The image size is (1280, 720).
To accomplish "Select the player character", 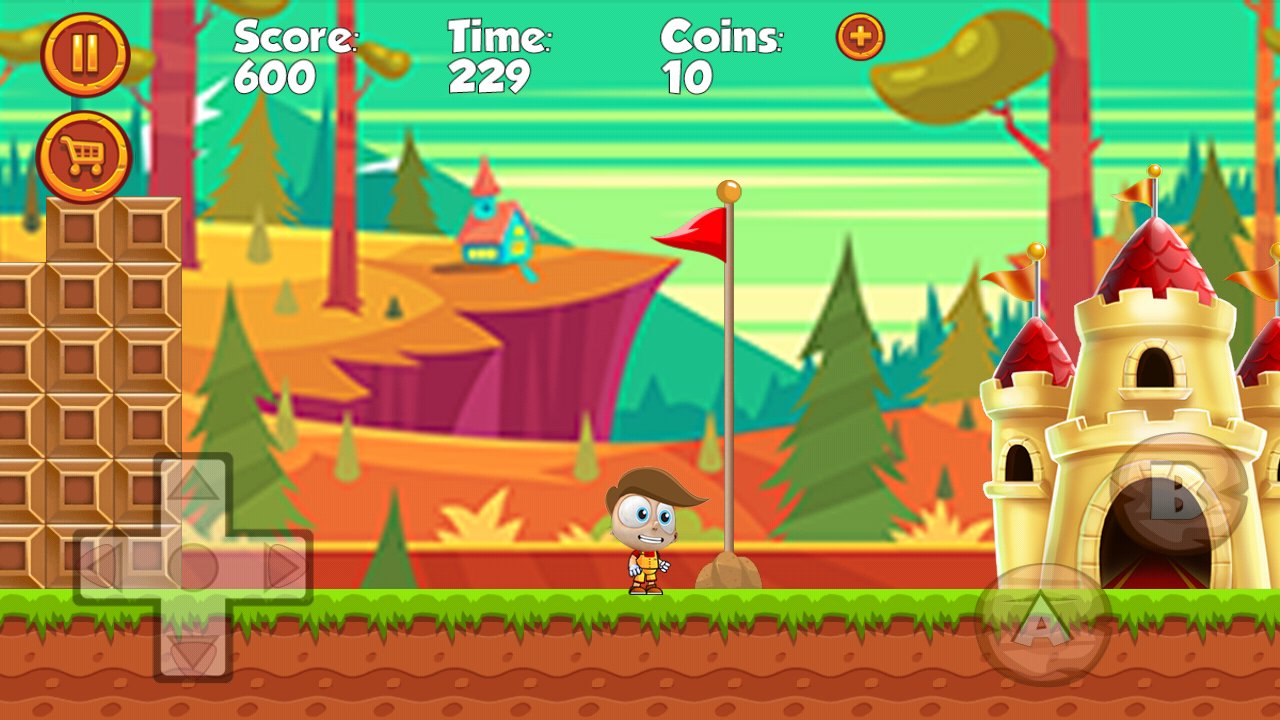I will point(648,535).
